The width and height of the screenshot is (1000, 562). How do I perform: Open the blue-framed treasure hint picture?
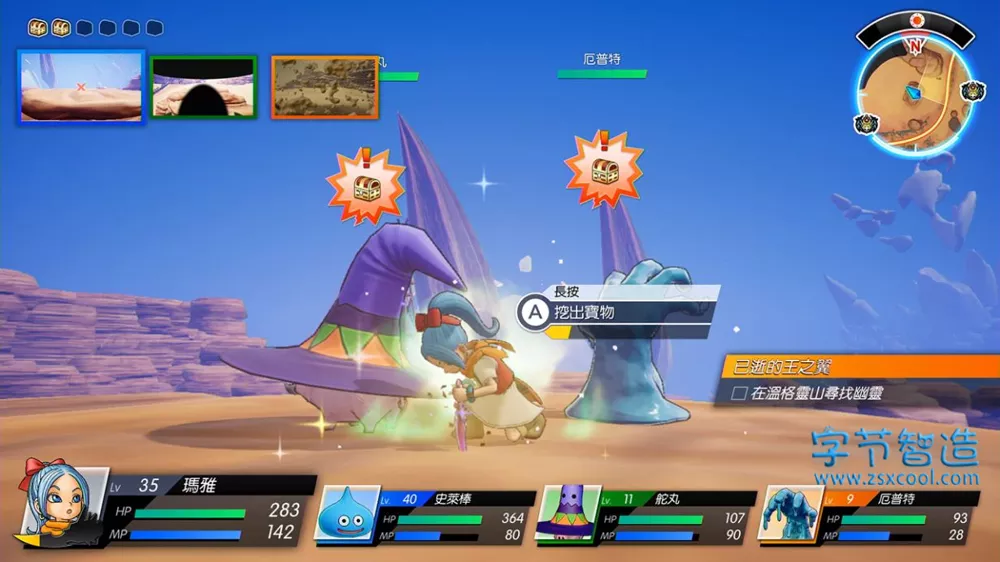click(x=81, y=87)
